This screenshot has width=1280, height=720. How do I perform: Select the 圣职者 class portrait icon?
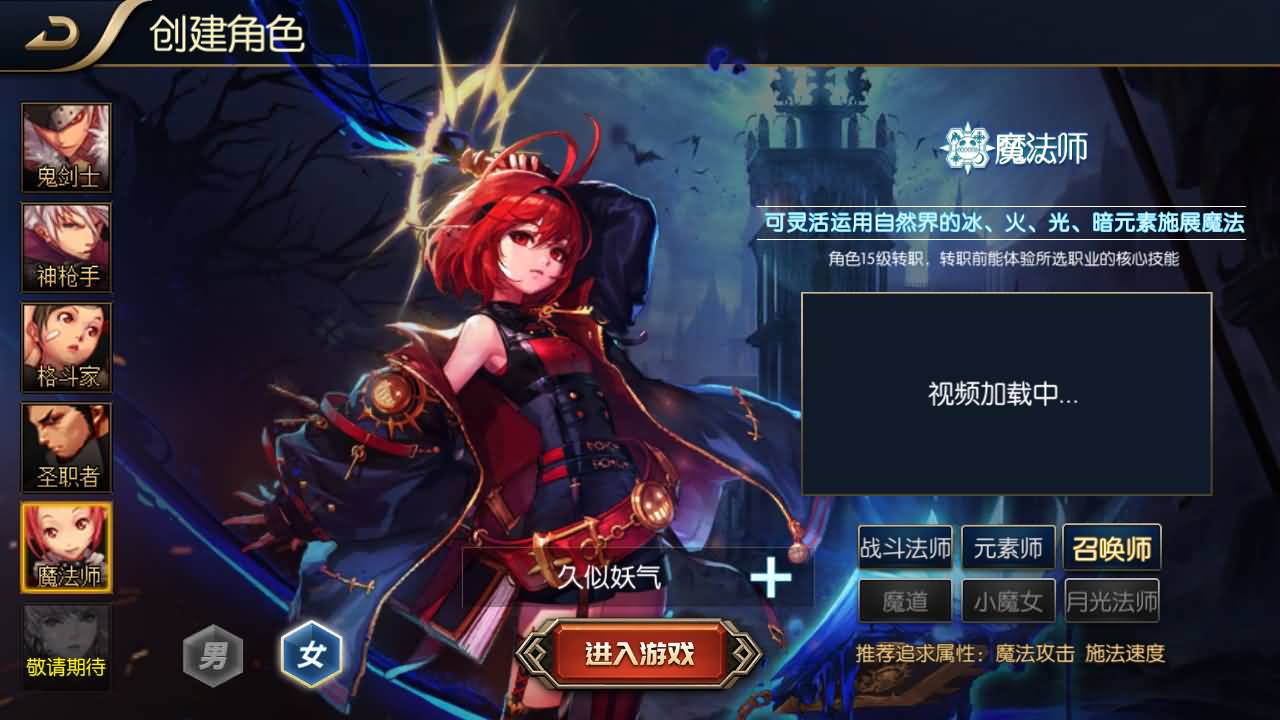click(65, 448)
